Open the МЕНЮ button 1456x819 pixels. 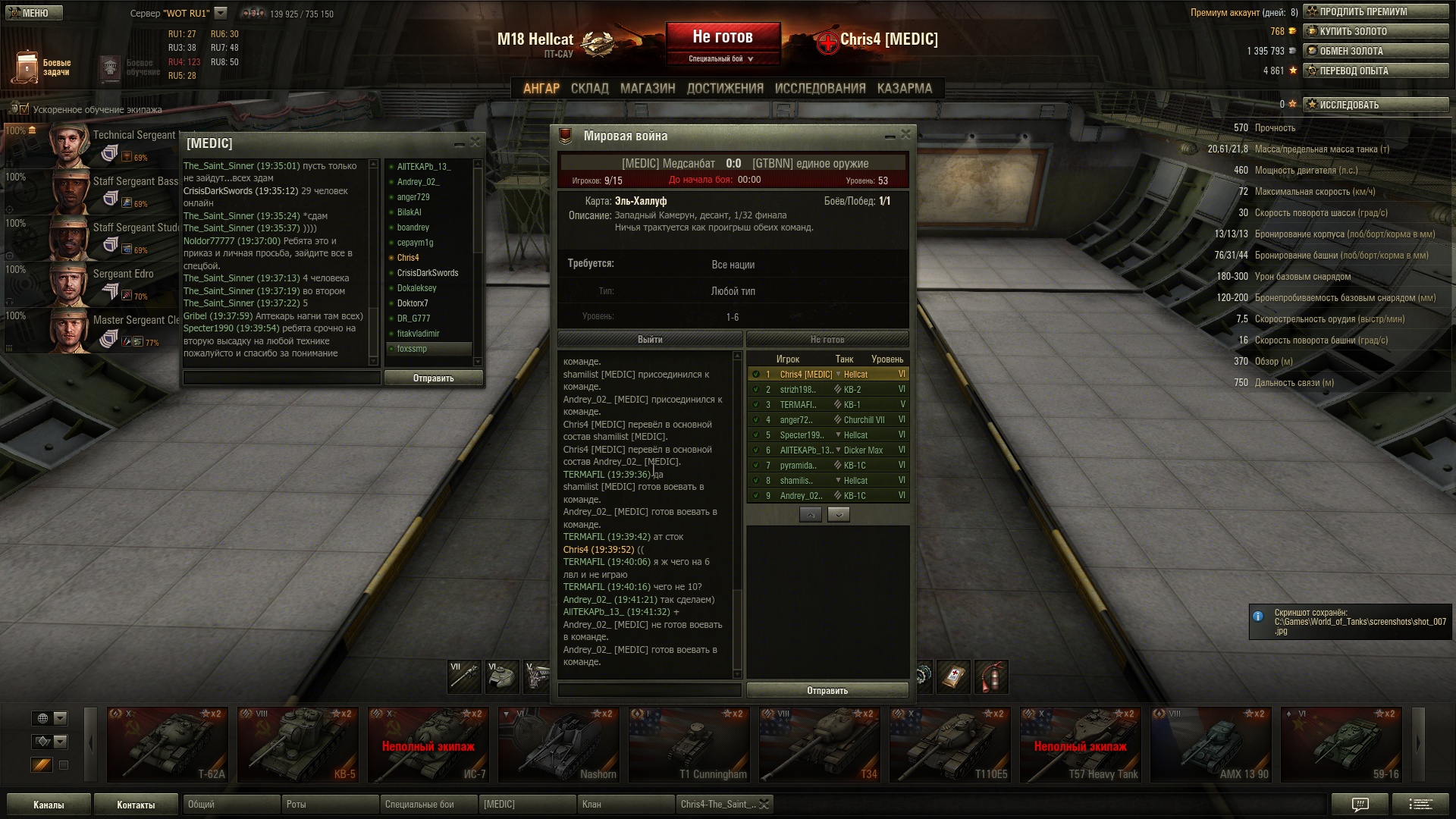(x=33, y=13)
